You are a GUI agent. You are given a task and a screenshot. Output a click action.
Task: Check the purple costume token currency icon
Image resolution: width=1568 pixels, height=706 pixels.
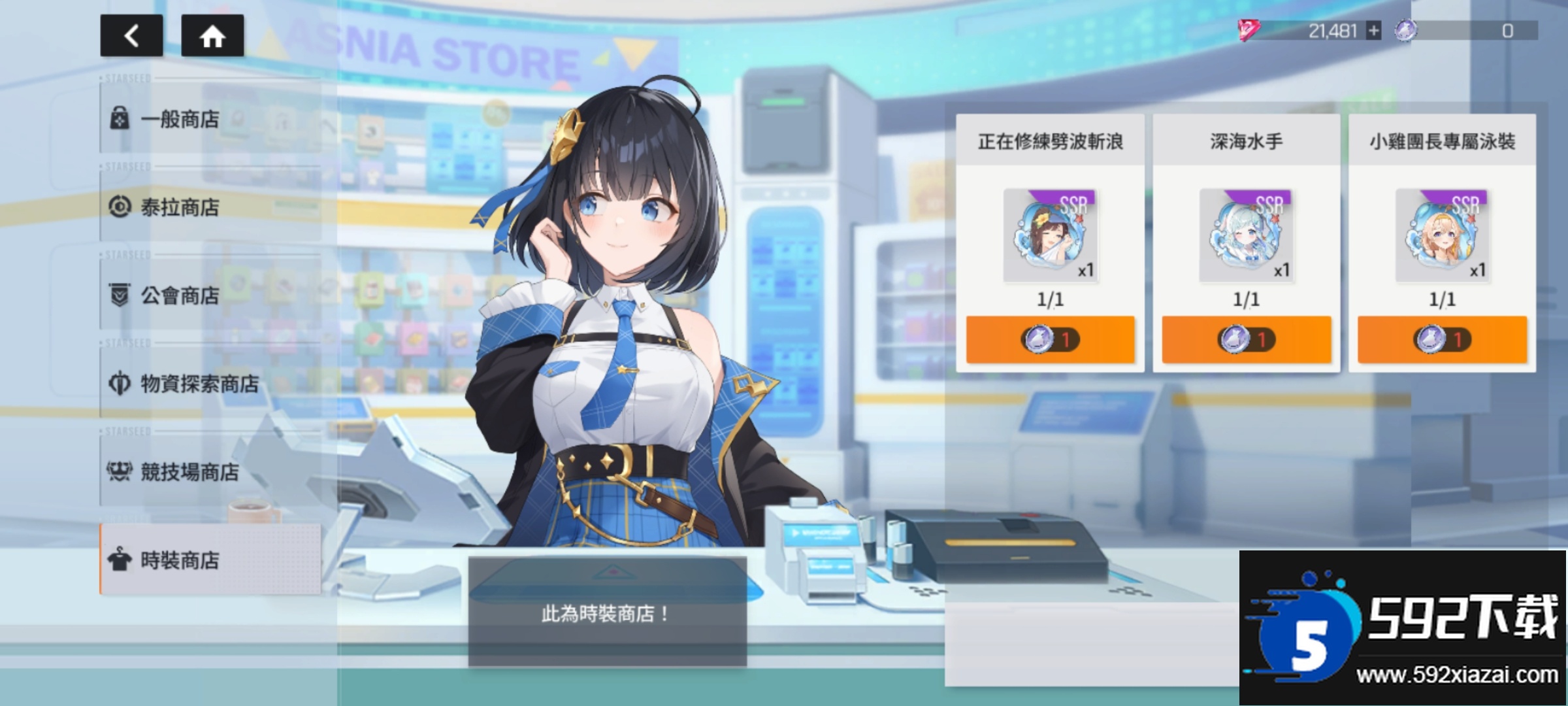click(x=1405, y=31)
